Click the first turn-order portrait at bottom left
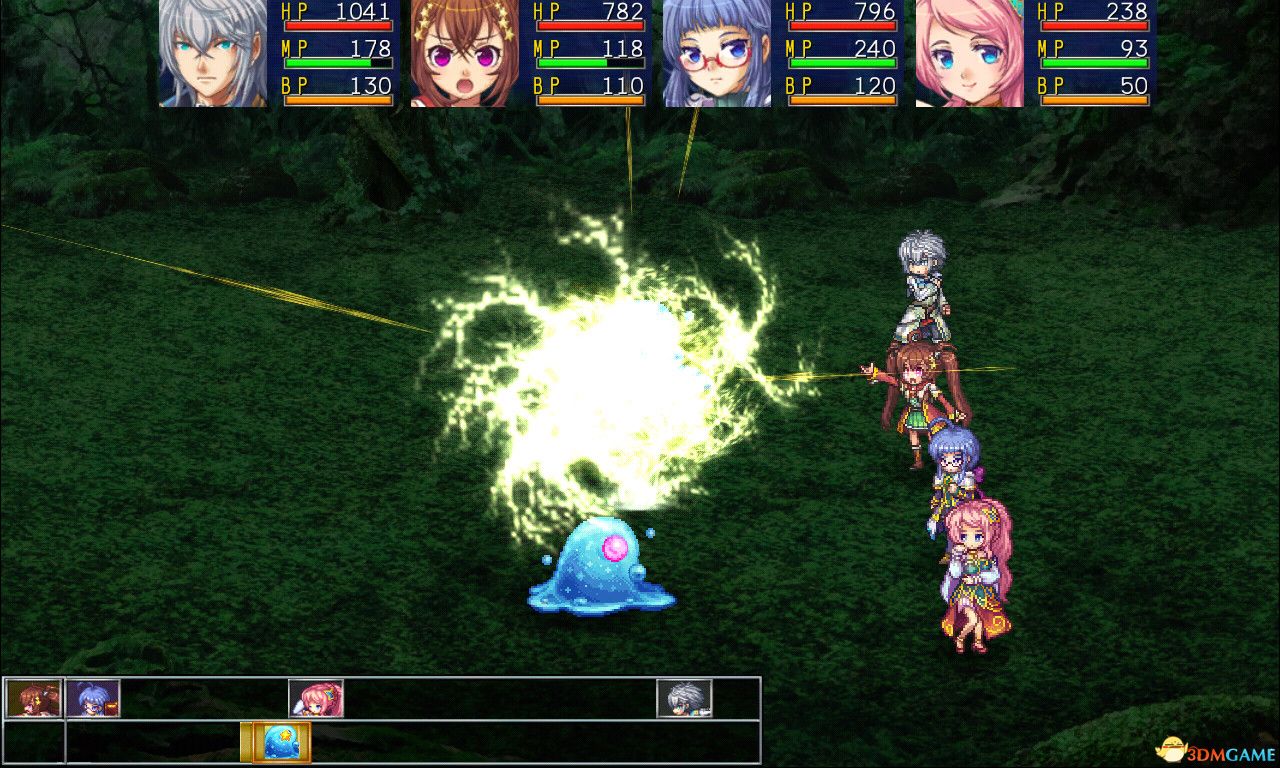The image size is (1280, 768). pos(35,700)
